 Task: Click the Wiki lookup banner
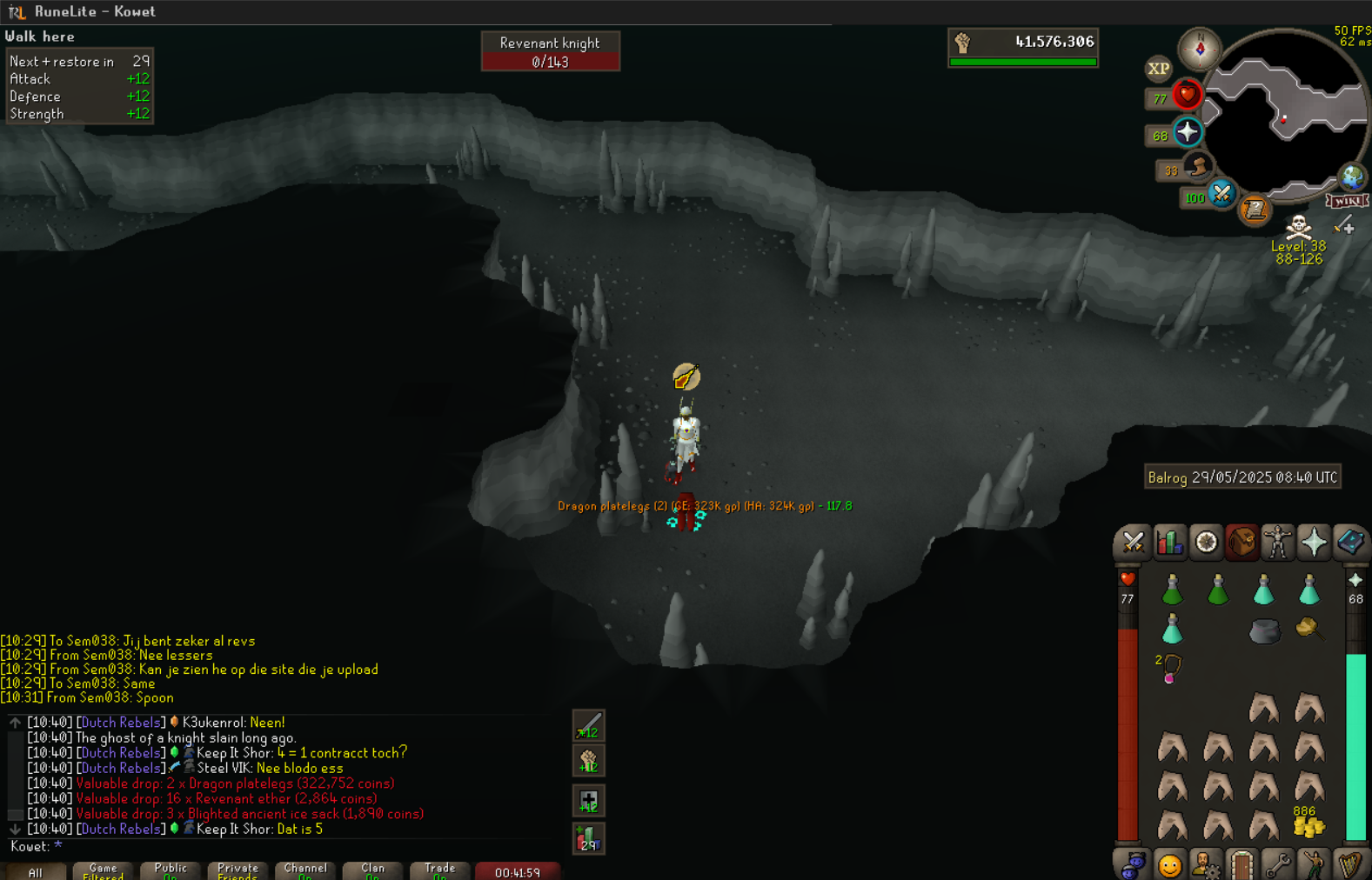(1347, 202)
